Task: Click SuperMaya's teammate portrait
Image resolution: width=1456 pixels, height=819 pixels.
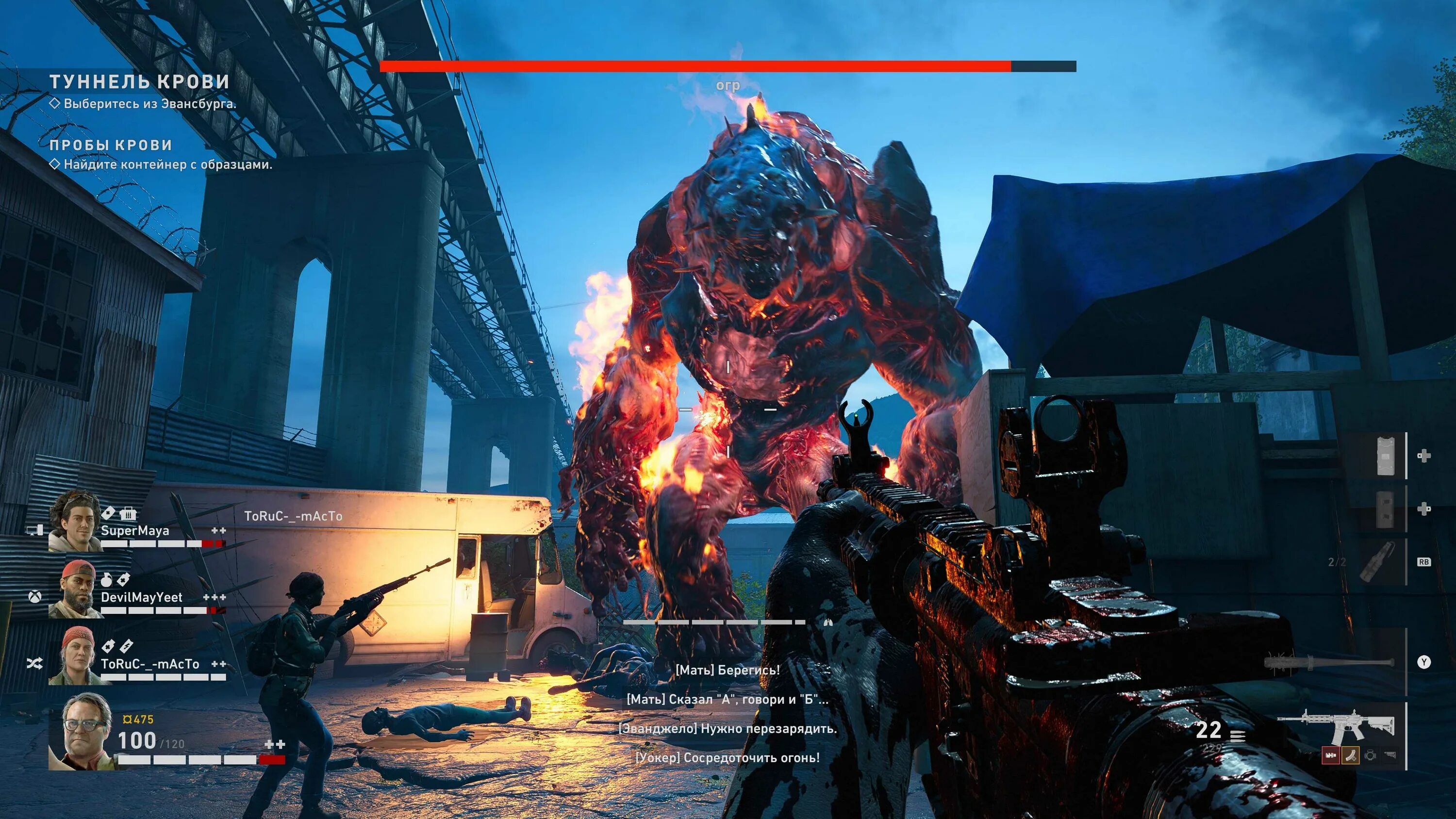Action: click(75, 521)
